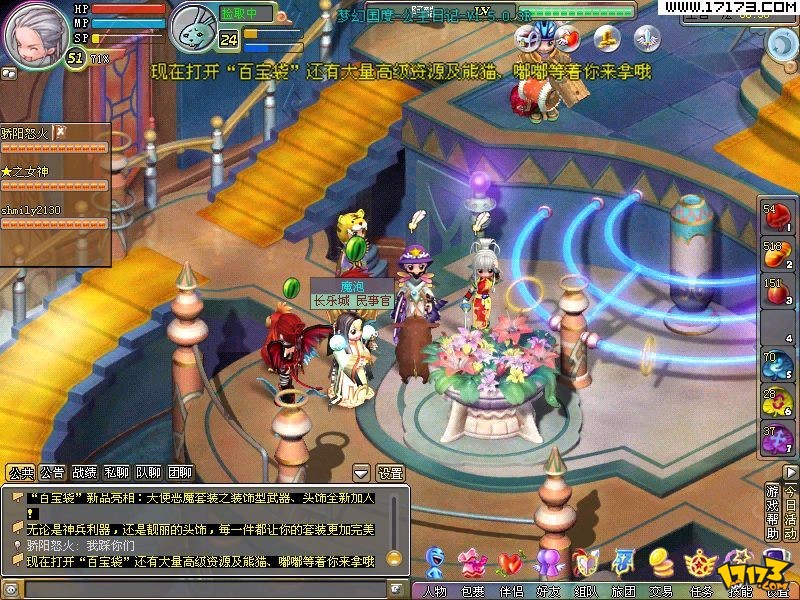This screenshot has width=800, height=600.
Task: Click the chat text input field
Action: 200,589
